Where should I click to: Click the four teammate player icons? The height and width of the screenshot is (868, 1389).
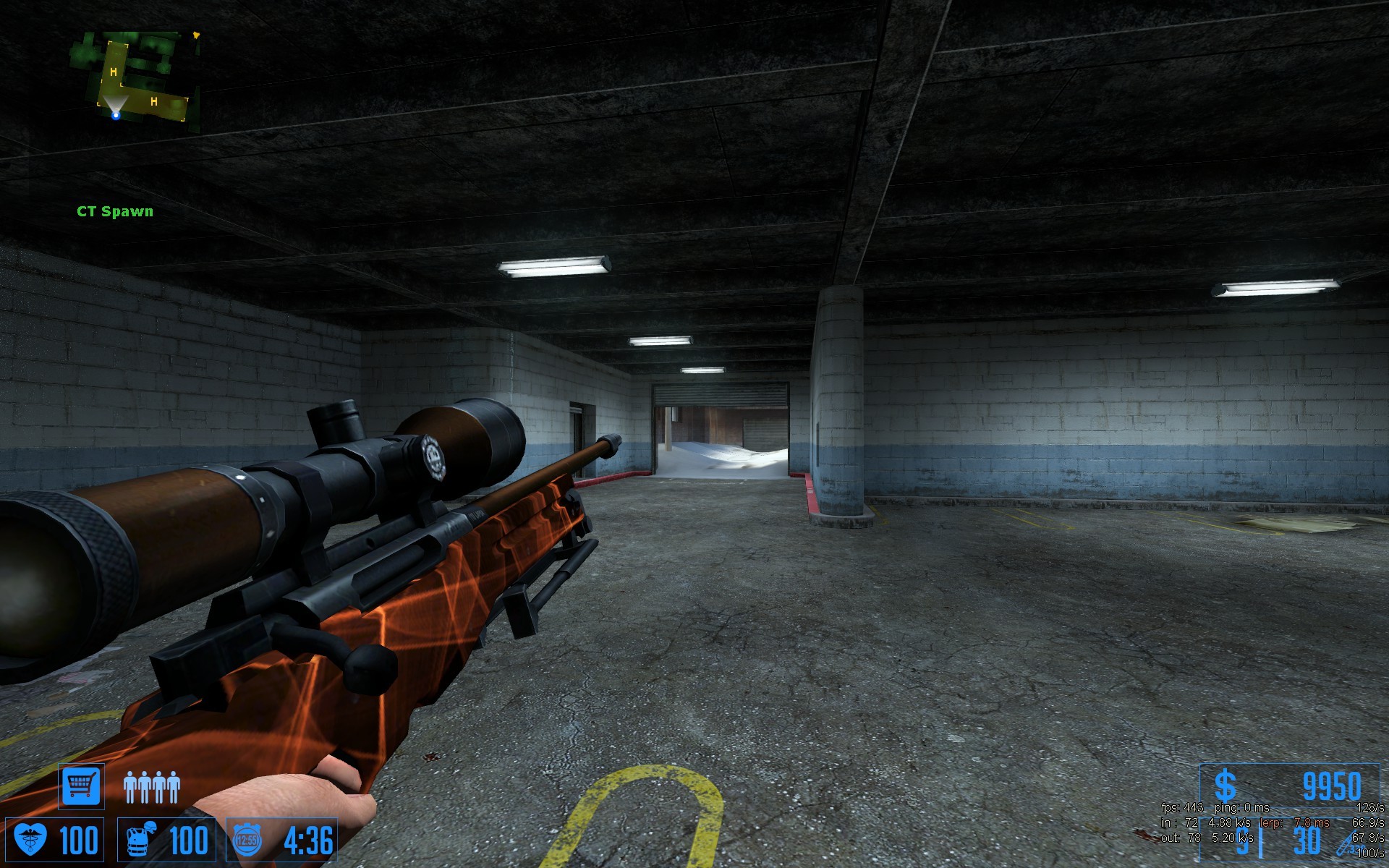(152, 787)
